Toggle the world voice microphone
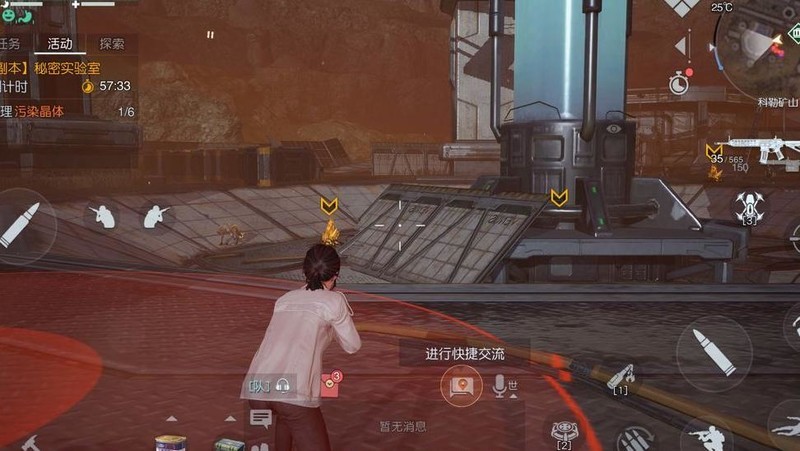The height and width of the screenshot is (451, 800). [x=501, y=386]
